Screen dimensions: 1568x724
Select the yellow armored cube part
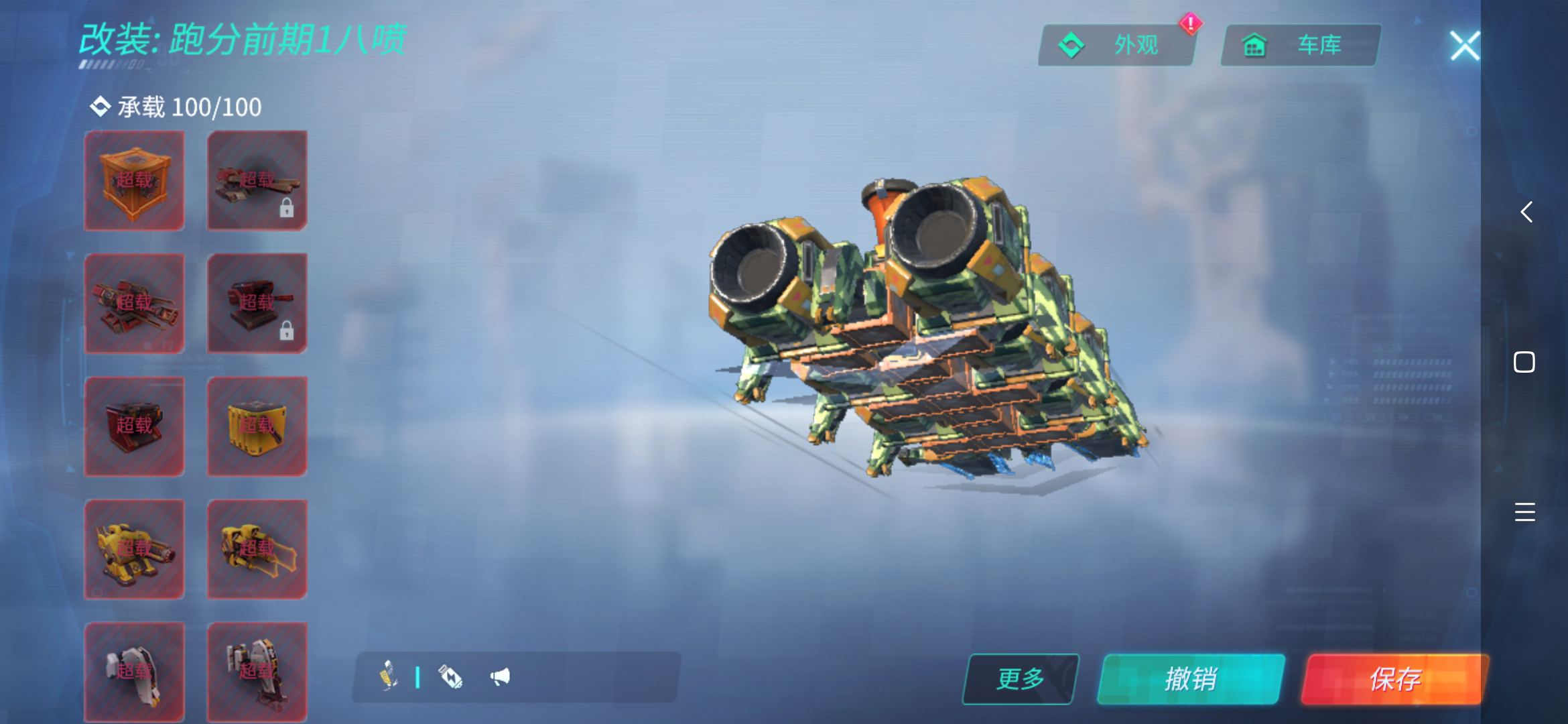coord(257,426)
